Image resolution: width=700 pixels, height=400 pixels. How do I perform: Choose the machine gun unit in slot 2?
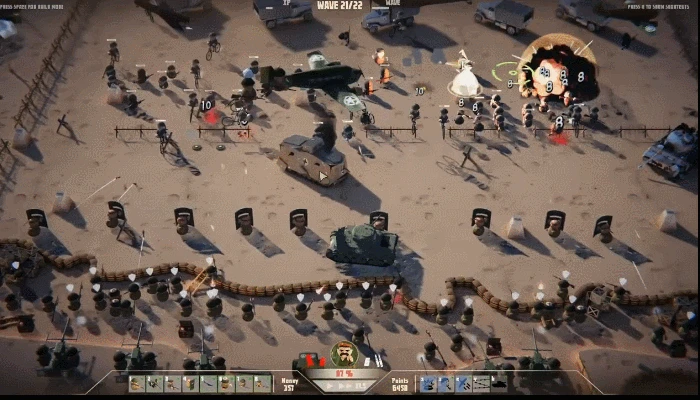pos(154,383)
